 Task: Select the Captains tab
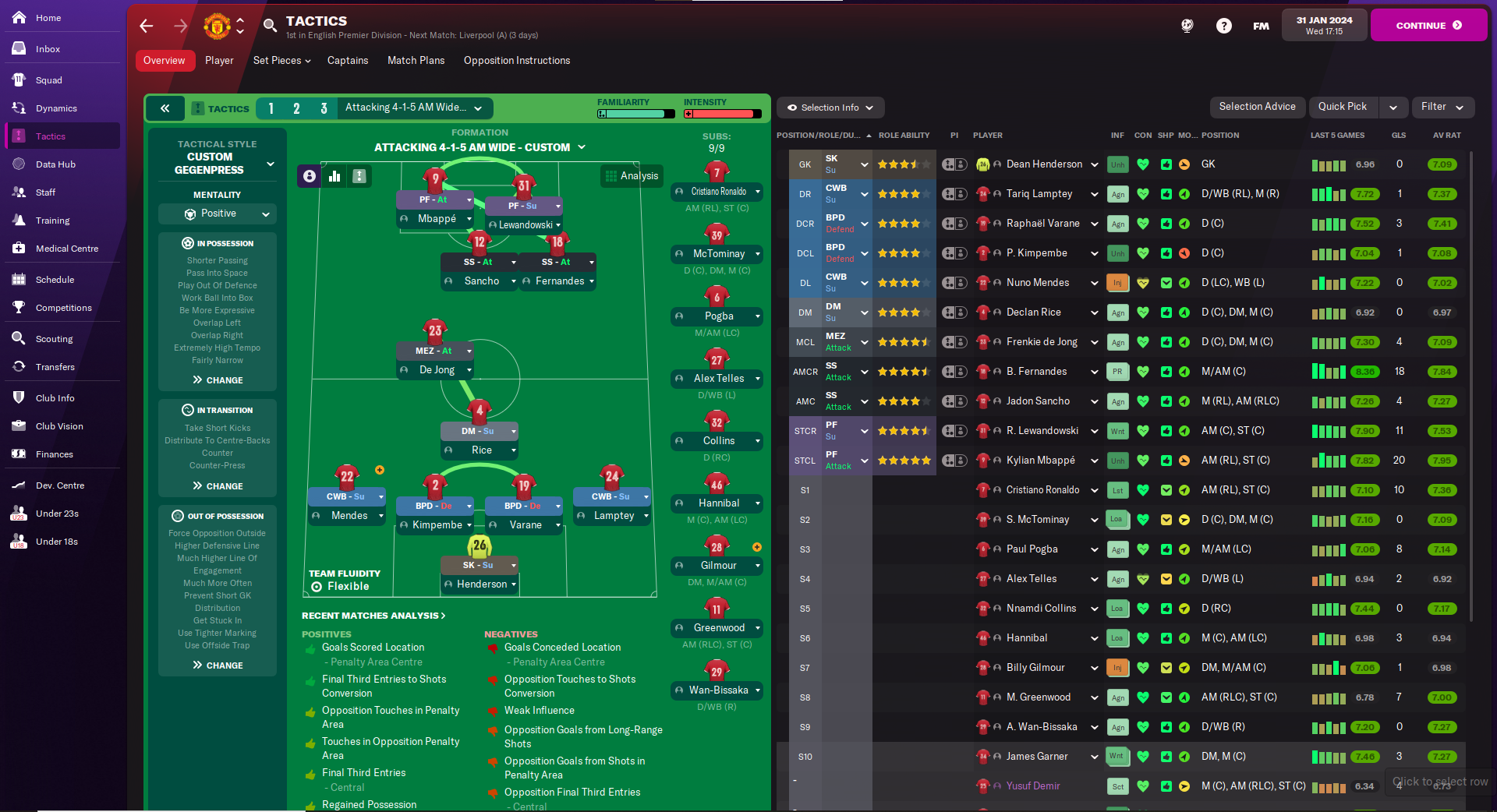point(347,61)
